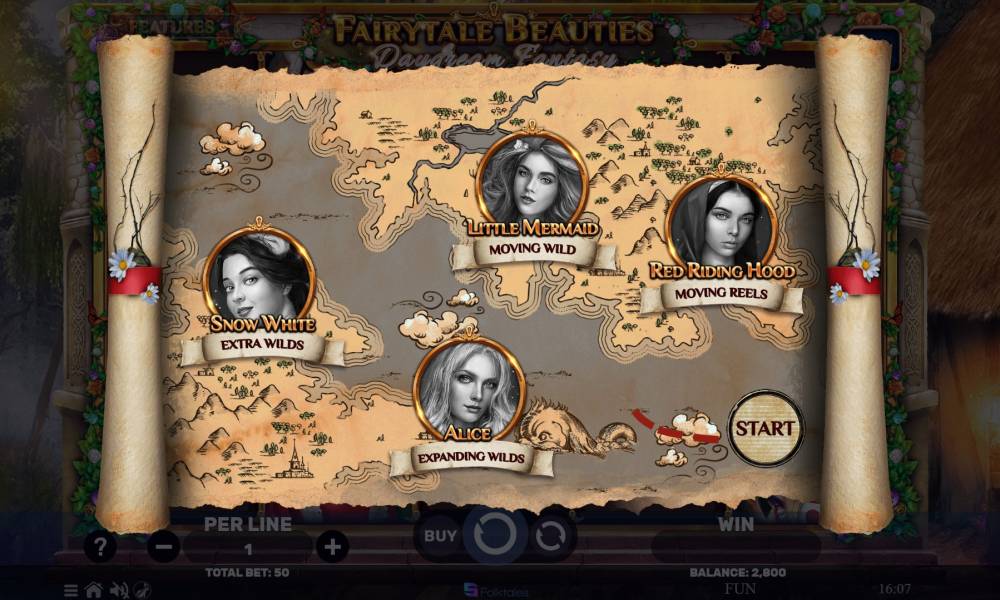Pick Red Riding Hood Moving Reels
Screen dimensions: 1000x600
720,228
